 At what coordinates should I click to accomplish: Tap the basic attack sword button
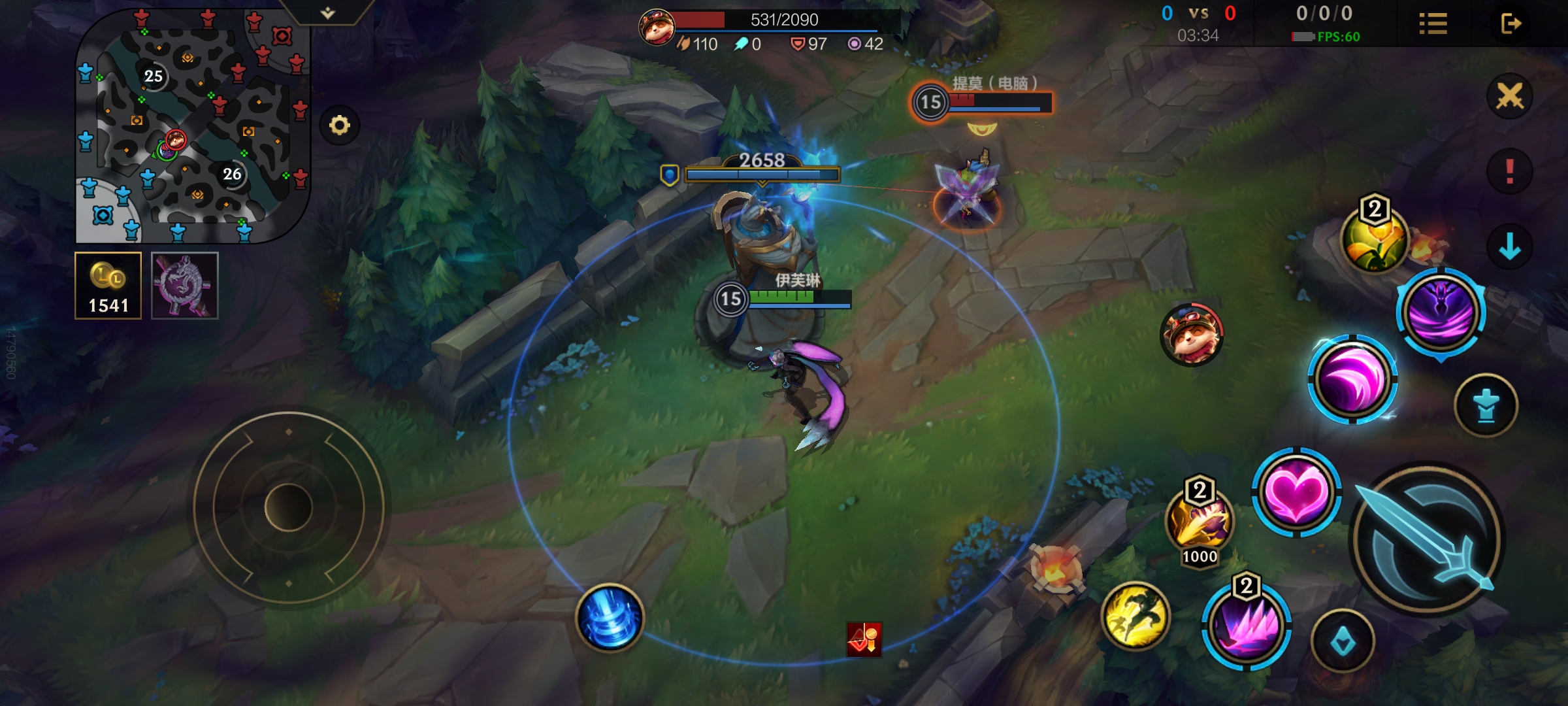coord(1428,539)
